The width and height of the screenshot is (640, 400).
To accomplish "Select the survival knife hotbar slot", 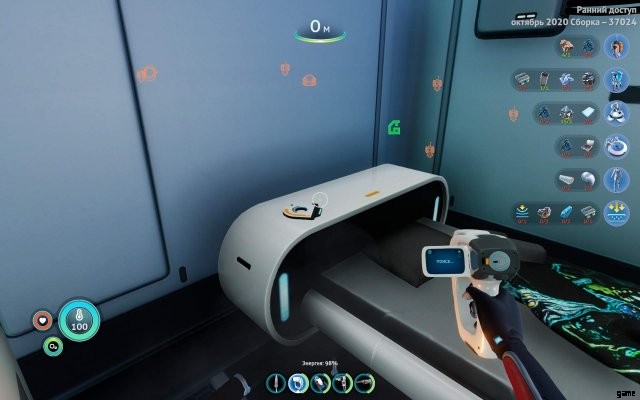I will [276, 382].
